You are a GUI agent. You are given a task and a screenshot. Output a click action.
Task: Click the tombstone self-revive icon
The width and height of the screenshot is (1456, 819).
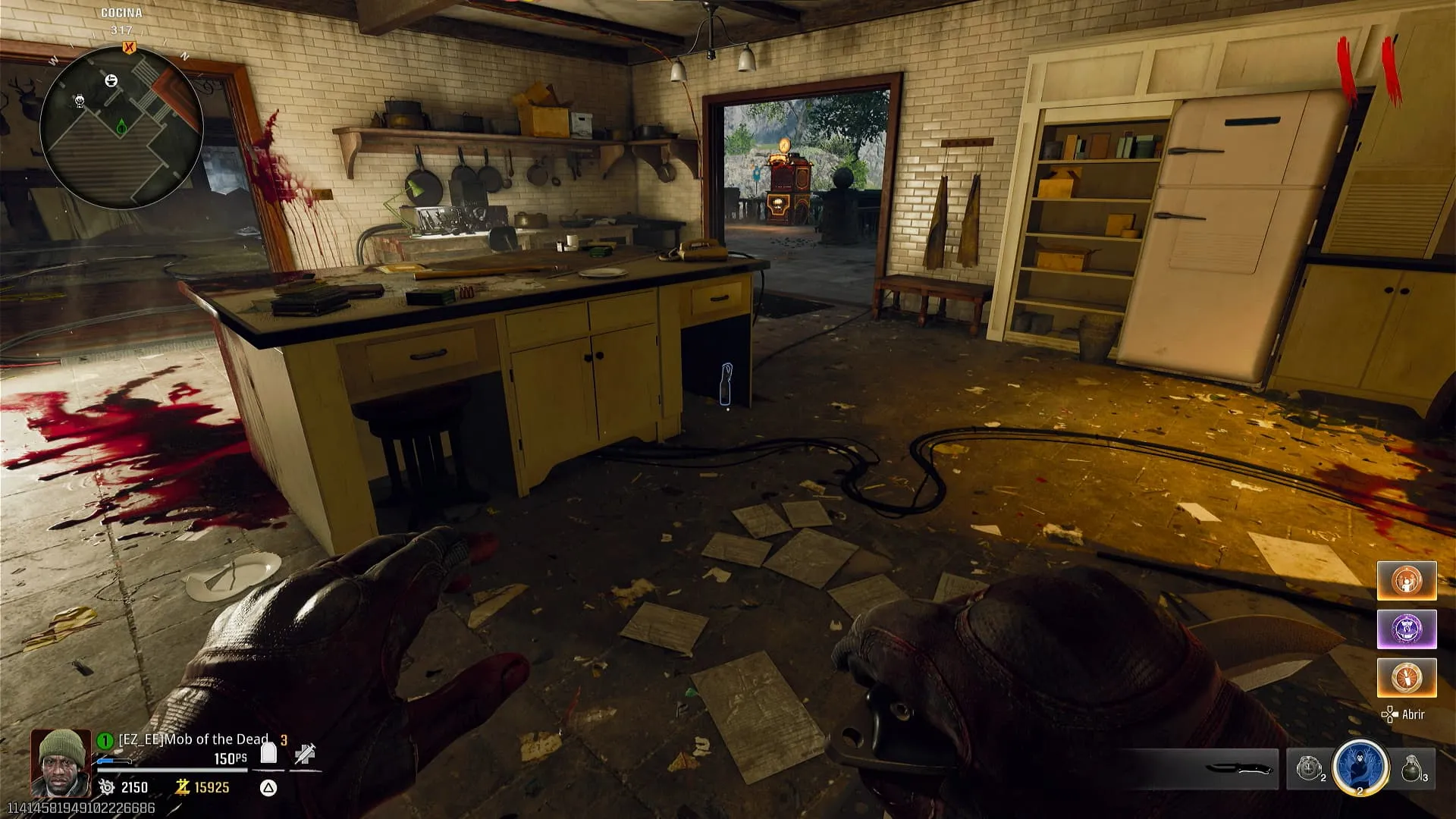click(268, 753)
